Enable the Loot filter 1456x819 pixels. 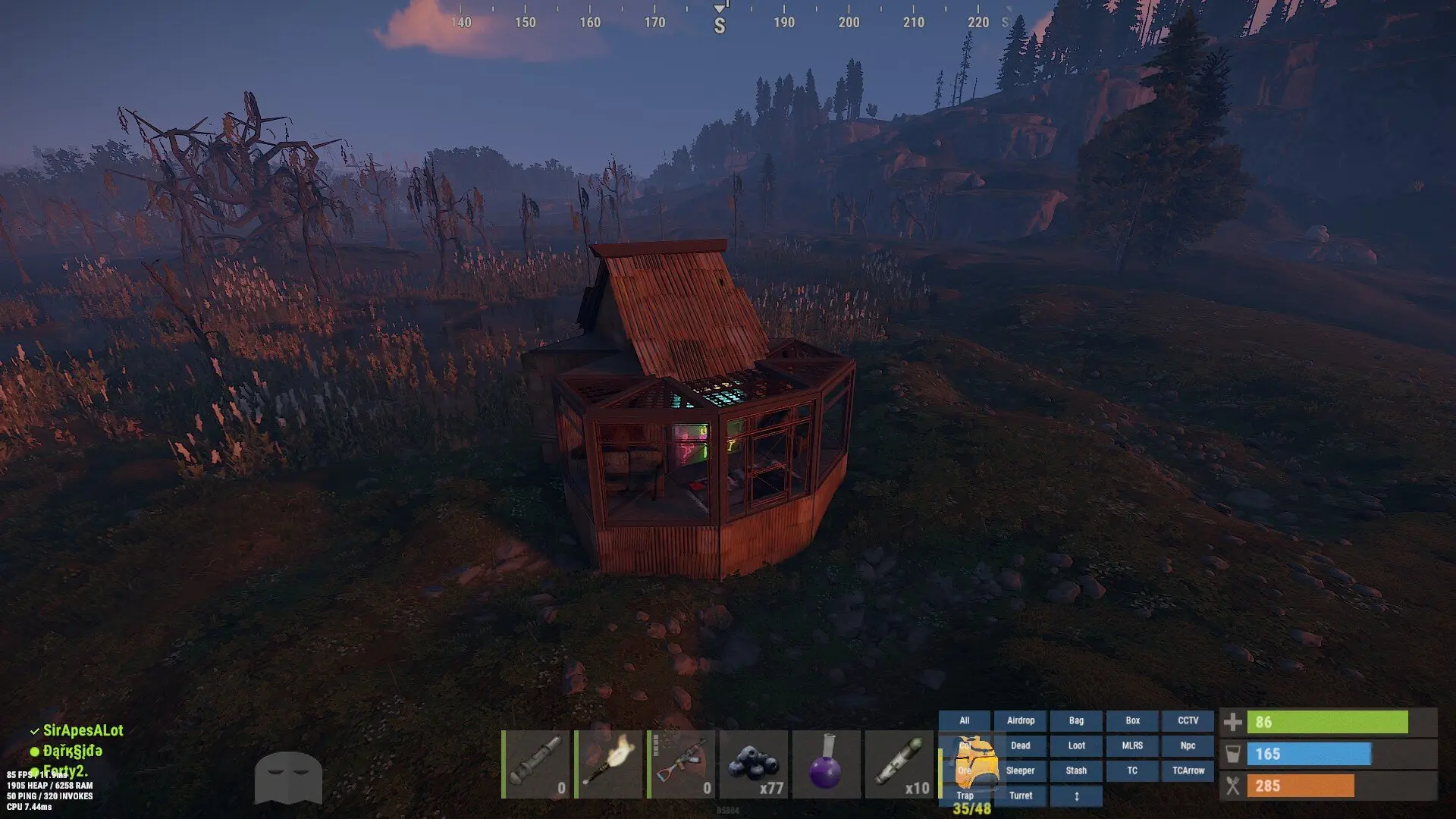tap(1076, 745)
